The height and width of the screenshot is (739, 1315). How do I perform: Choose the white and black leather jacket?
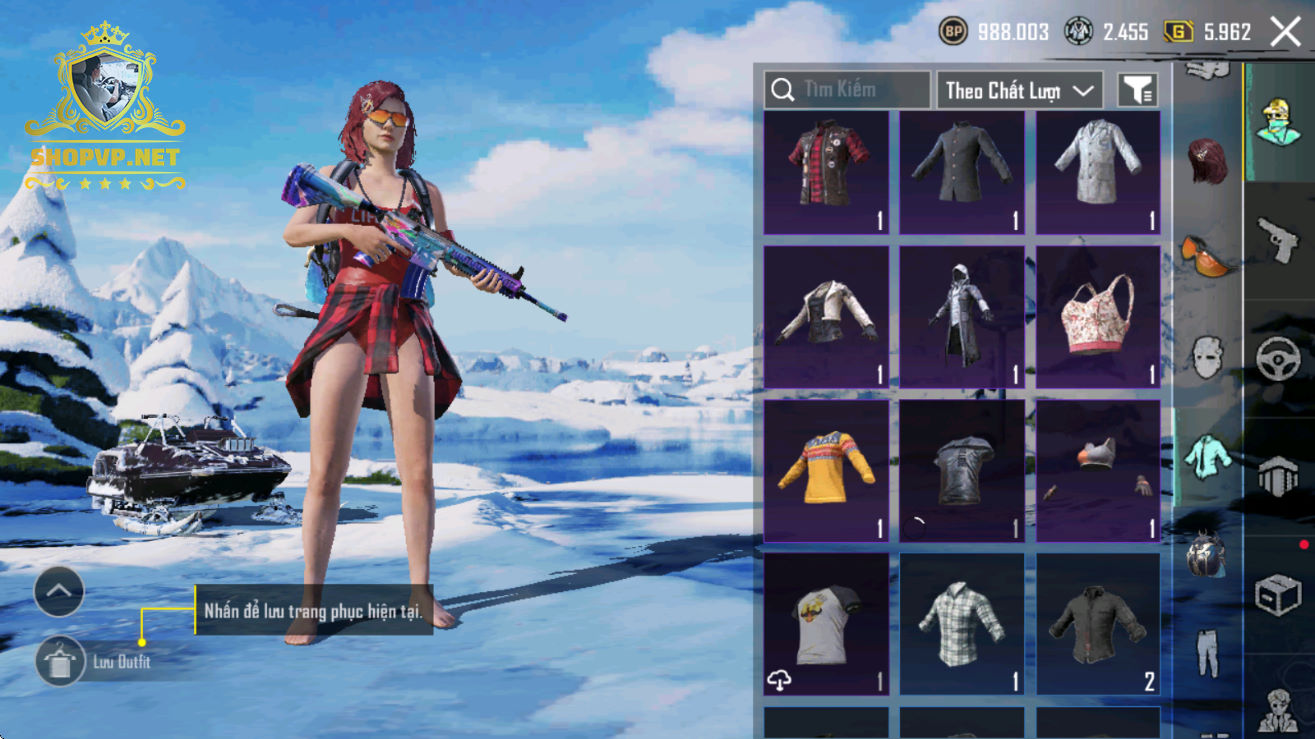(826, 317)
